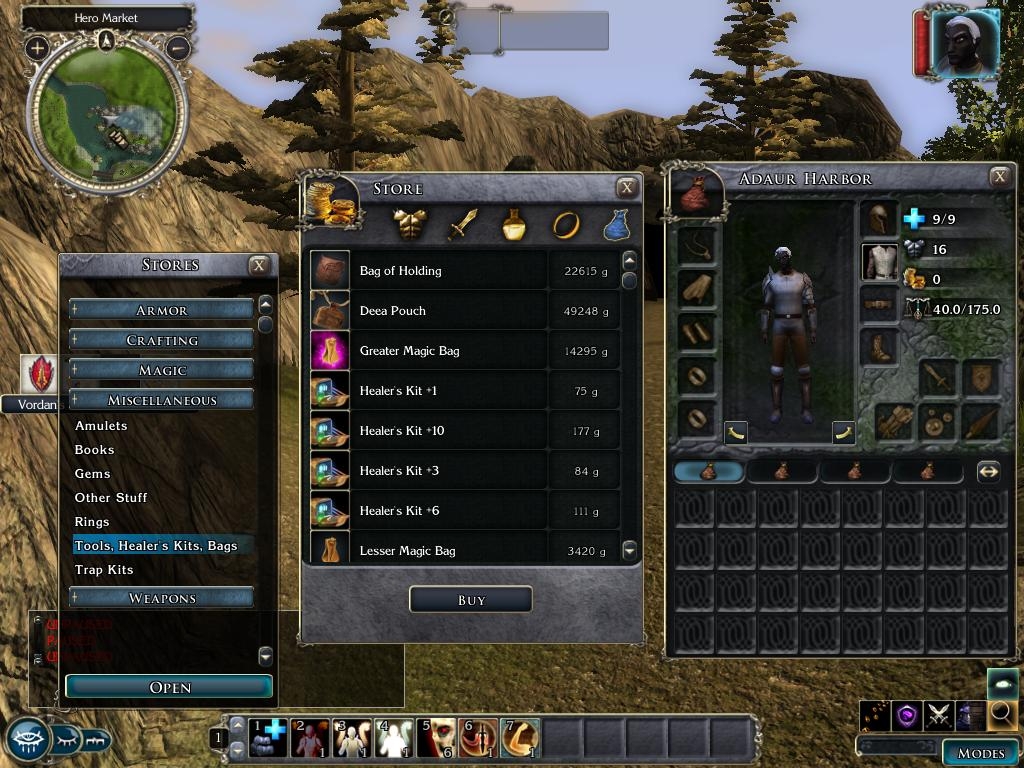Close the Adaur Harbor inventory window
Viewport: 1024px width, 768px height.
pos(999,177)
